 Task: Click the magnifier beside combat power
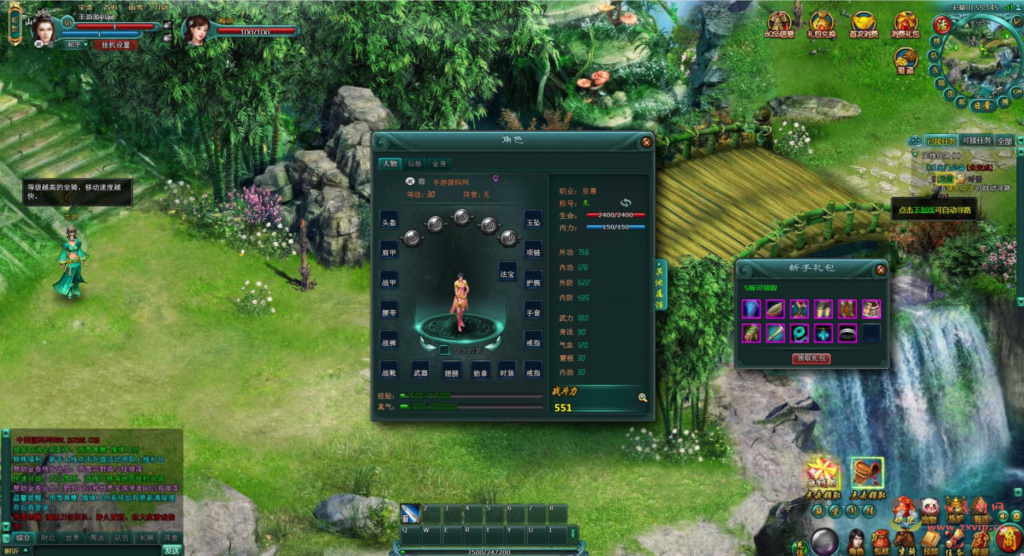tap(642, 398)
